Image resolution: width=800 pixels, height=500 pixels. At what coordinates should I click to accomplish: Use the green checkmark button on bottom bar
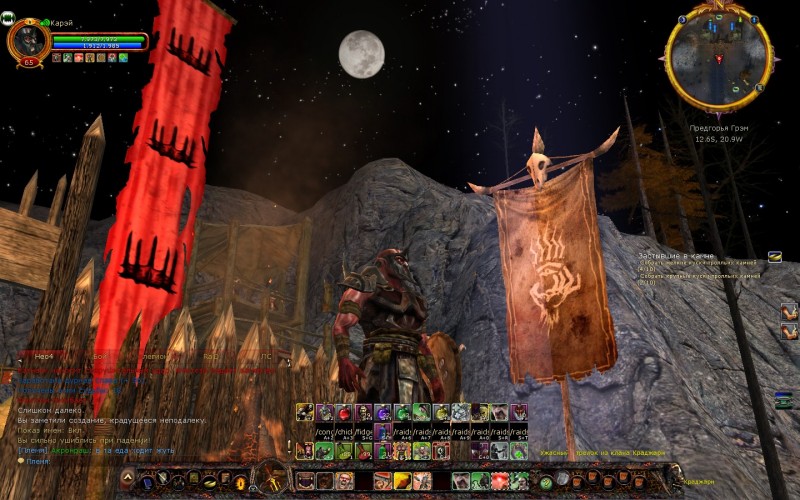(x=546, y=482)
